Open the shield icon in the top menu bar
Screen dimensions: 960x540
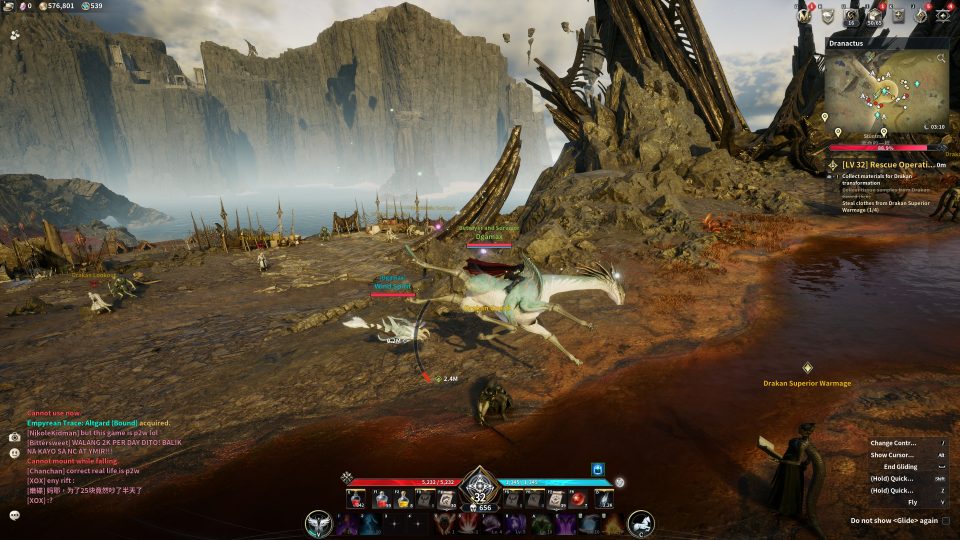pyautogui.click(x=827, y=15)
